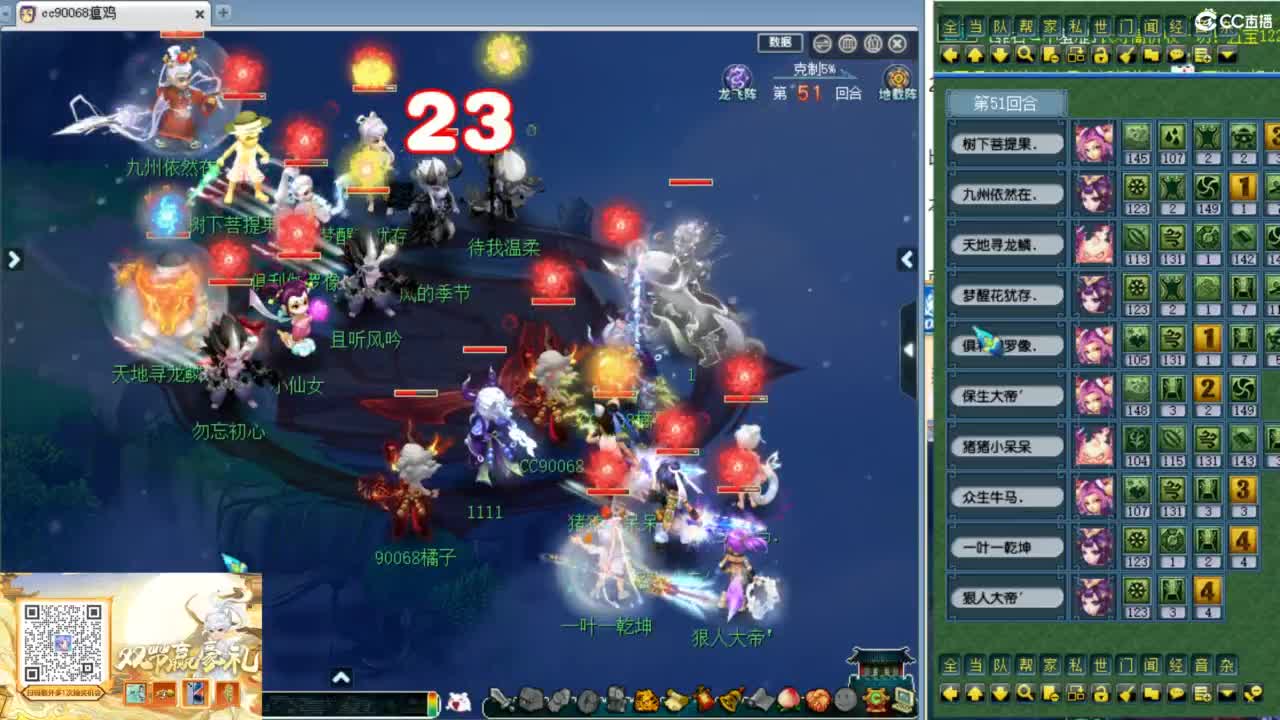Click the QR code in the promotional banner
Image resolution: width=1280 pixels, height=720 pixels.
coord(64,642)
